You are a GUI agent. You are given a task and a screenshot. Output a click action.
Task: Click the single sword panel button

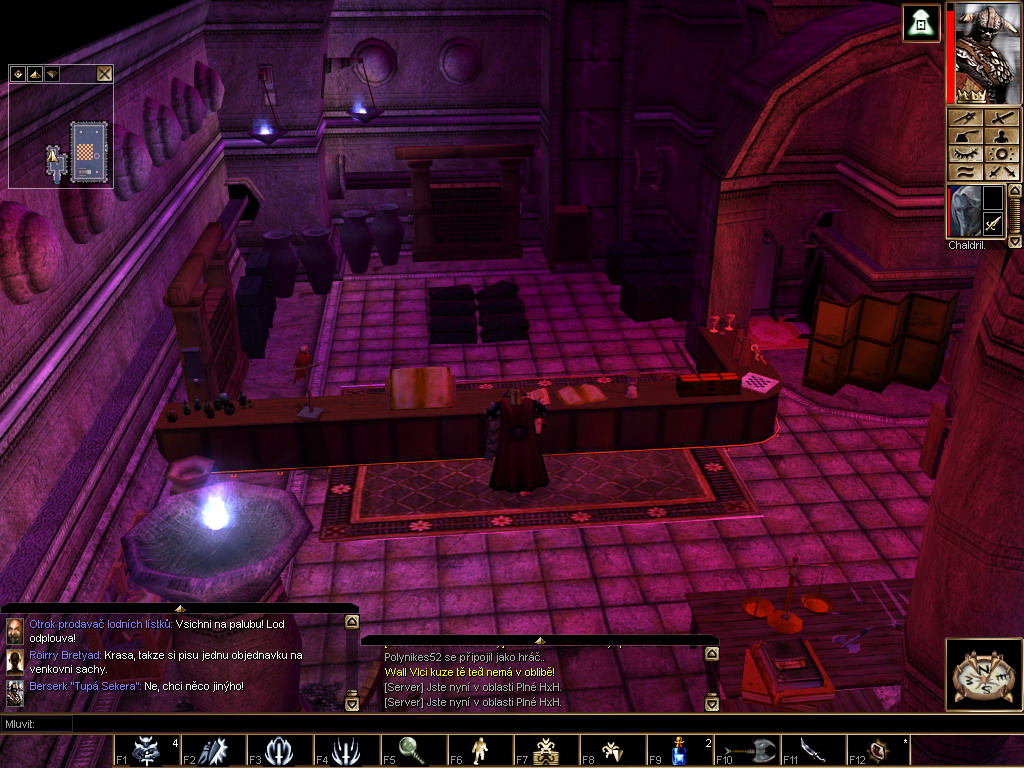tap(1001, 117)
